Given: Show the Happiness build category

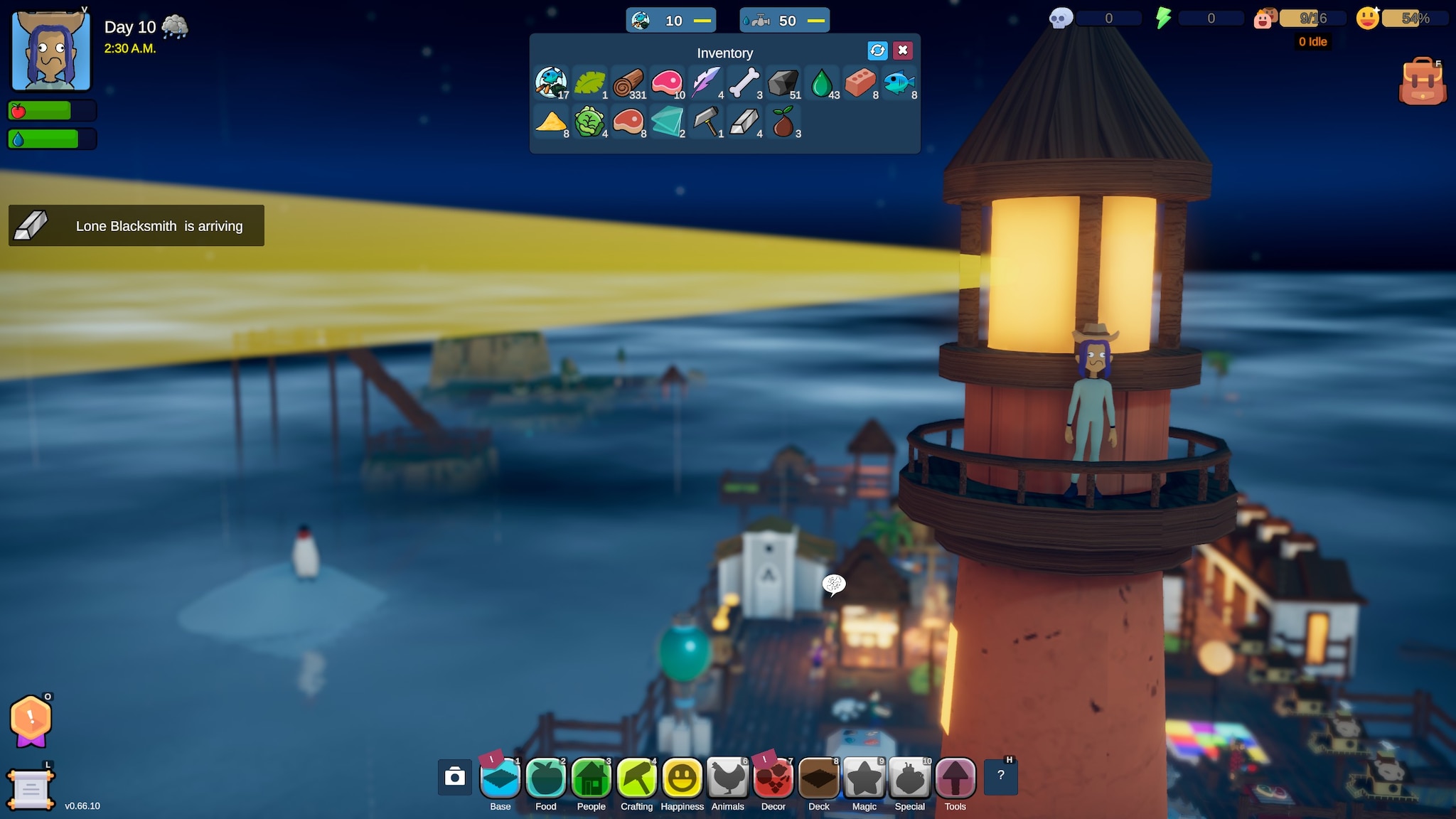Looking at the screenshot, I should pos(682,778).
